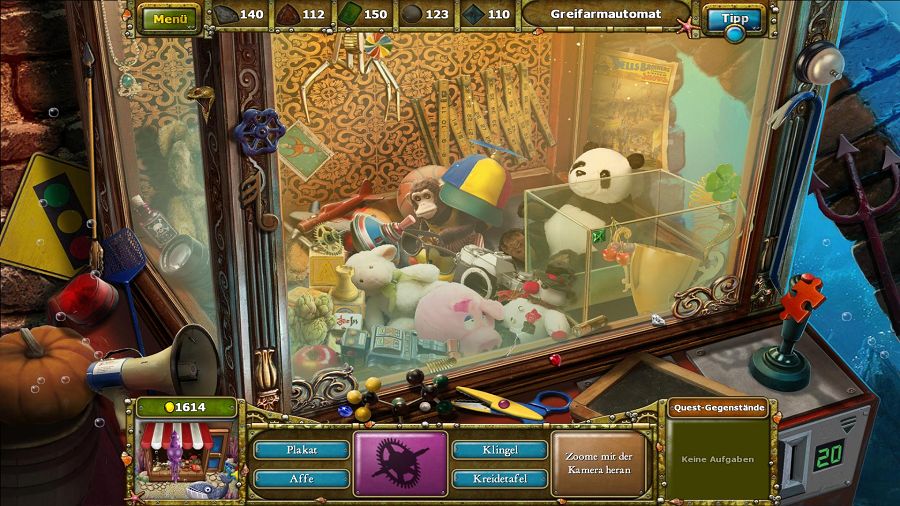
Task: Choose the Affe item in the list
Action: pyautogui.click(x=301, y=479)
